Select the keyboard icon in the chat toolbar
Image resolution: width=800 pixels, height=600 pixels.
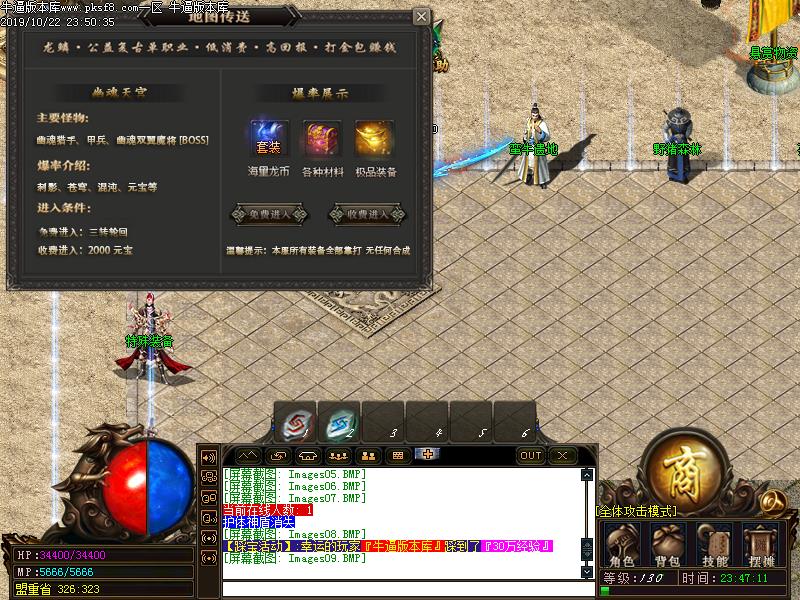tap(398, 455)
